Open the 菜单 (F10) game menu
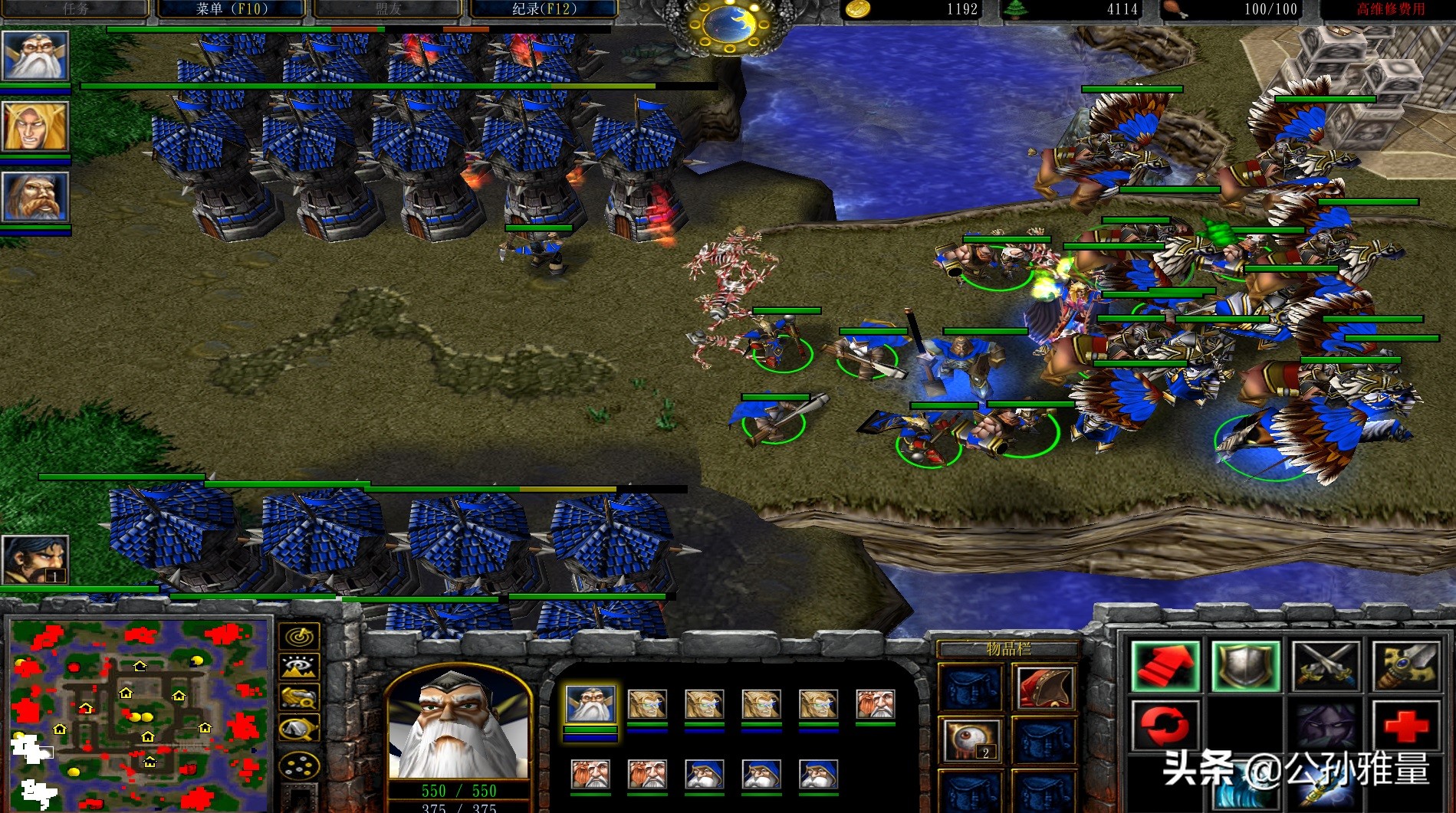Image resolution: width=1456 pixels, height=813 pixels. click(232, 9)
